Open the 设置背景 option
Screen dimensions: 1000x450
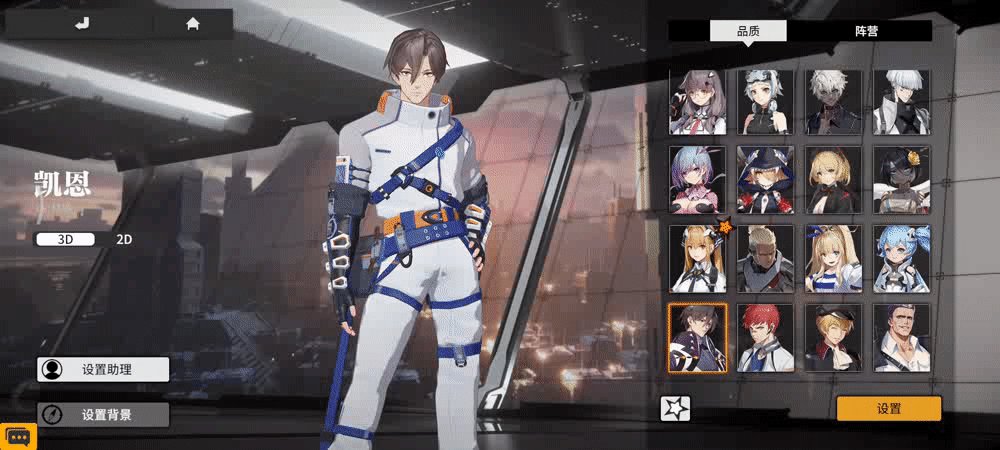click(103, 414)
